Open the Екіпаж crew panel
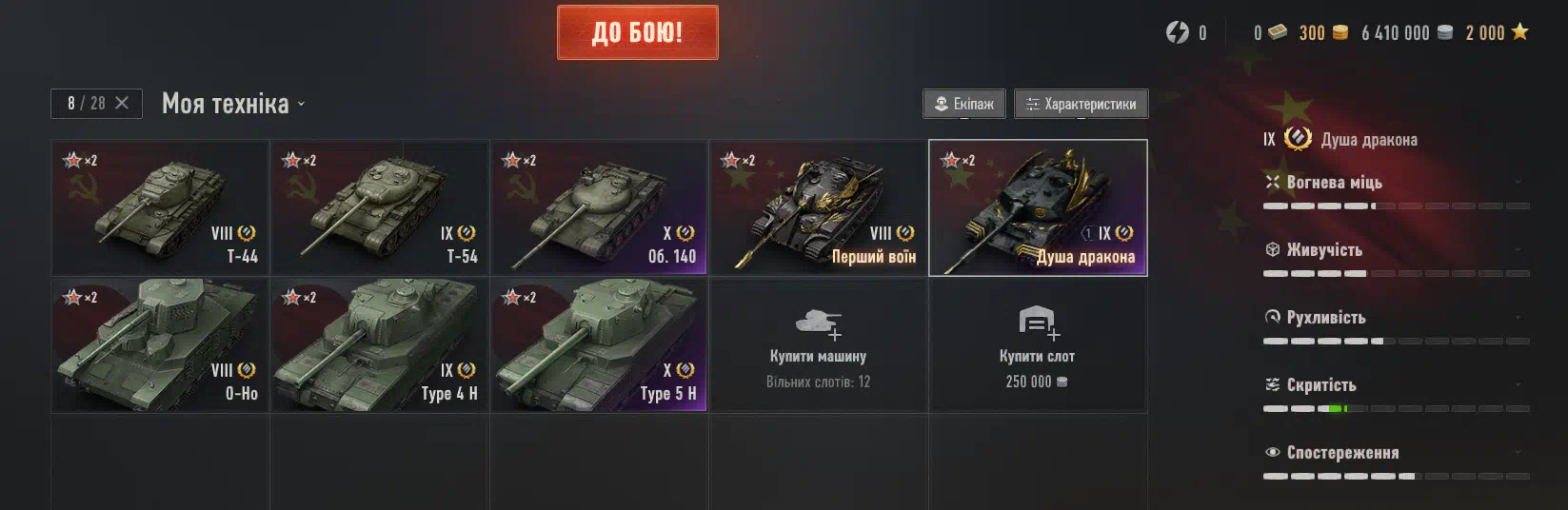The image size is (1568, 510). pyautogui.click(x=964, y=104)
